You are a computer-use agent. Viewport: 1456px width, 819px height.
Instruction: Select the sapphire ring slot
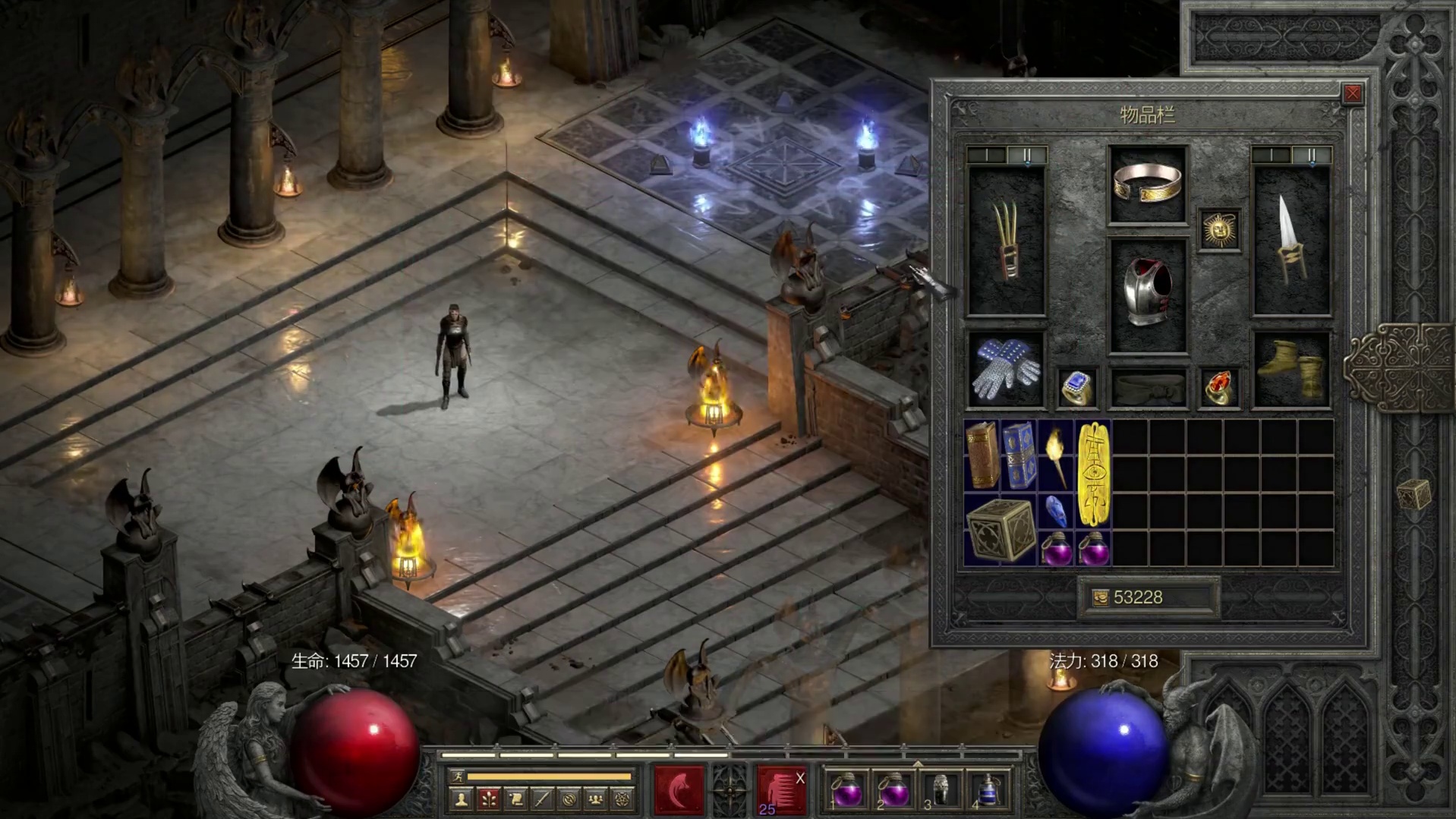tap(1077, 389)
